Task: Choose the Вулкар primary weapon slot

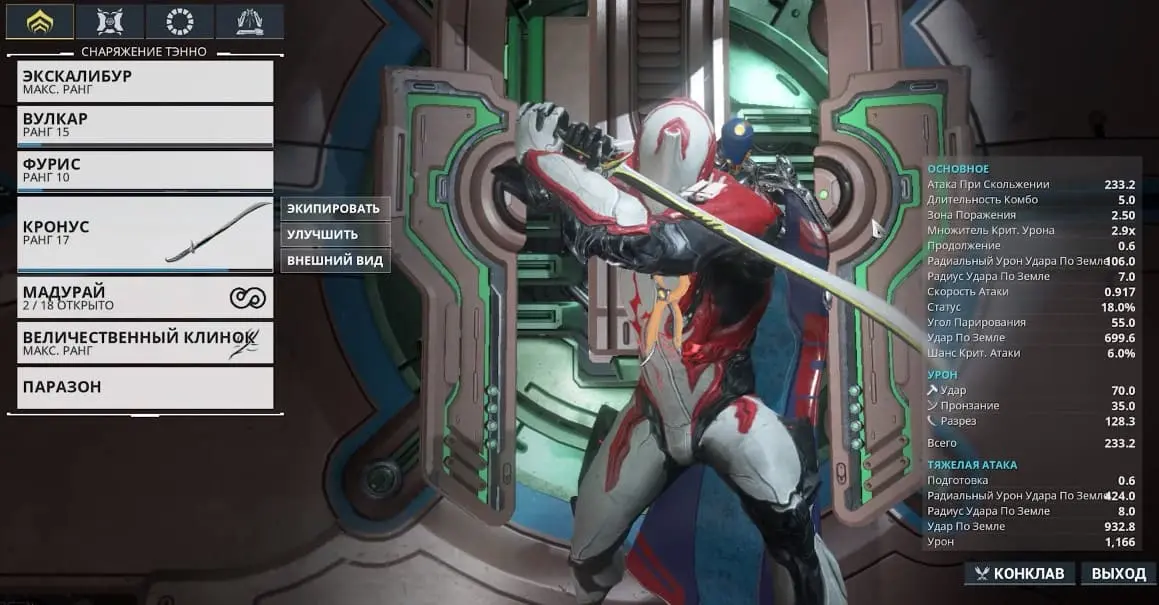Action: pyautogui.click(x=145, y=125)
